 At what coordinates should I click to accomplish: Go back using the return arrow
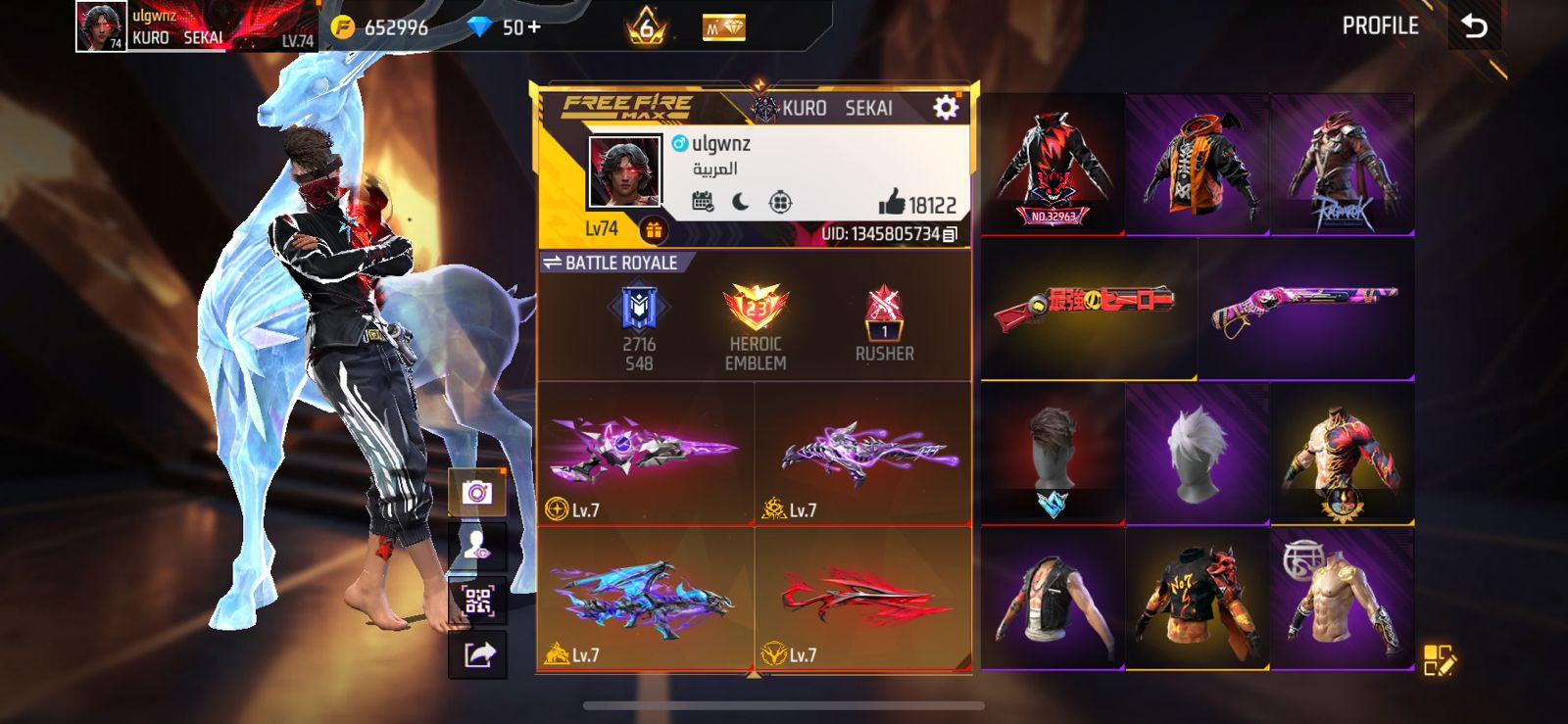1475,26
